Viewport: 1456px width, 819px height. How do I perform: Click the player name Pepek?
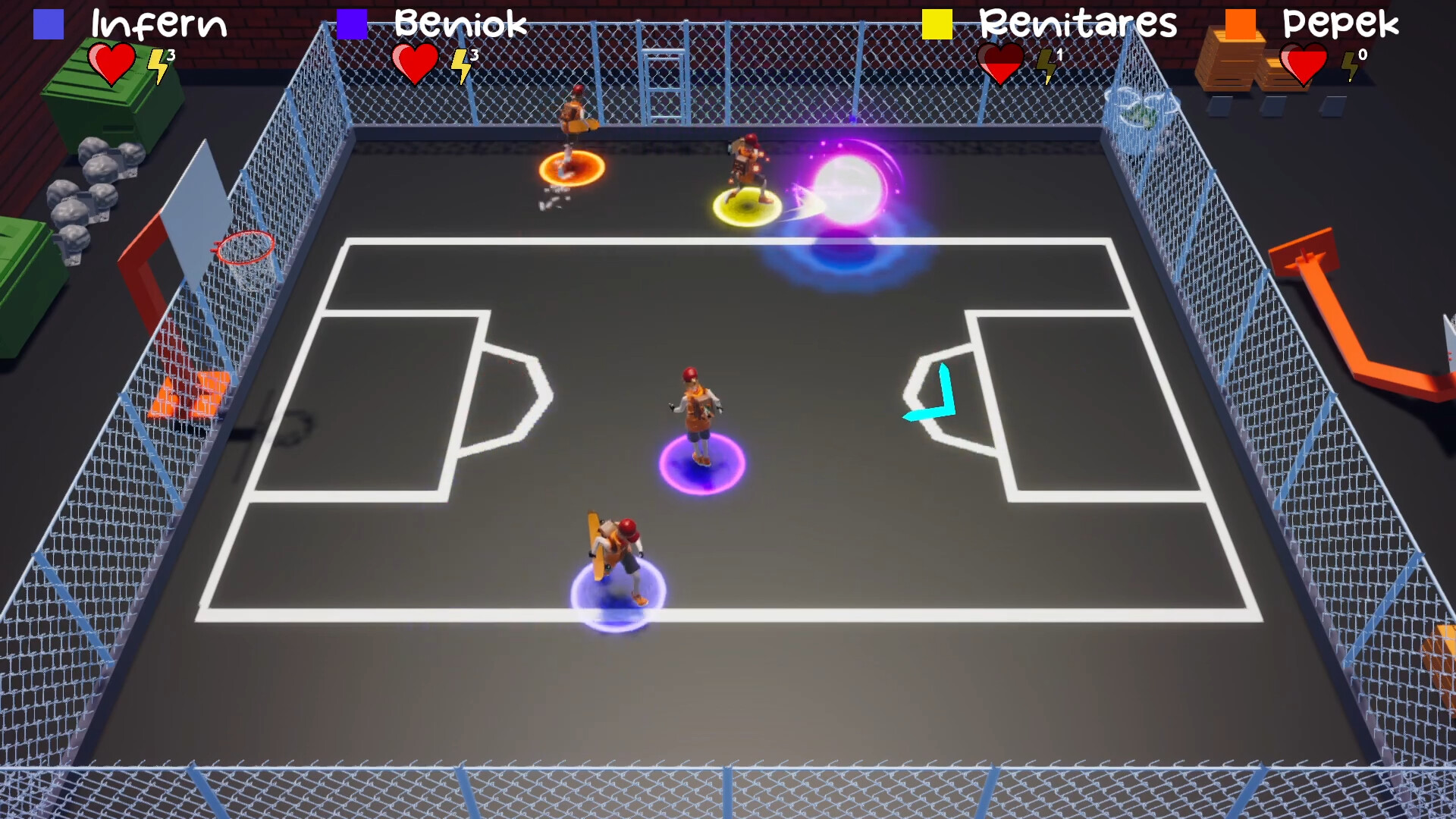pyautogui.click(x=1341, y=25)
